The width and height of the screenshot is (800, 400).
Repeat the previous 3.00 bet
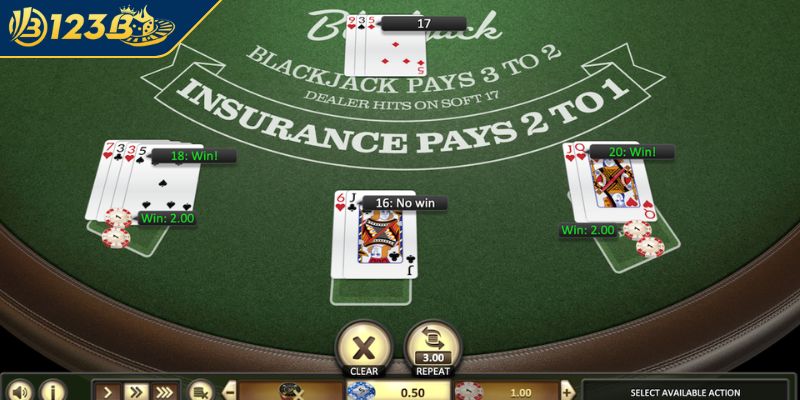431,345
